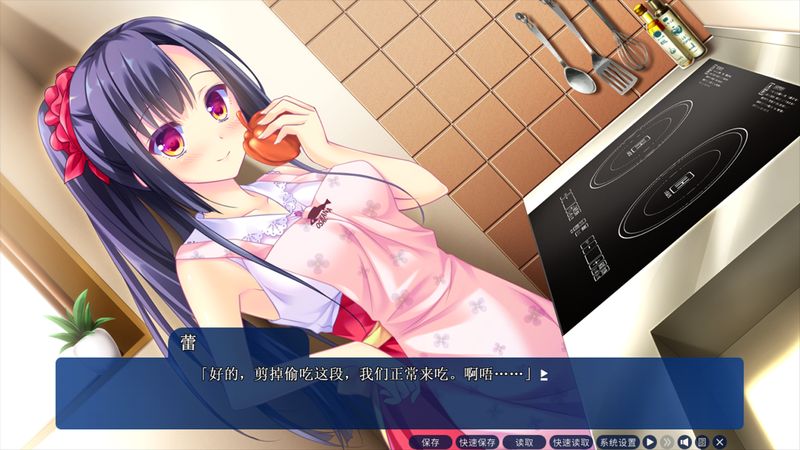Image resolution: width=800 pixels, height=450 pixels.
Task: Start auto-play with the play triangle icon
Action: [650, 441]
